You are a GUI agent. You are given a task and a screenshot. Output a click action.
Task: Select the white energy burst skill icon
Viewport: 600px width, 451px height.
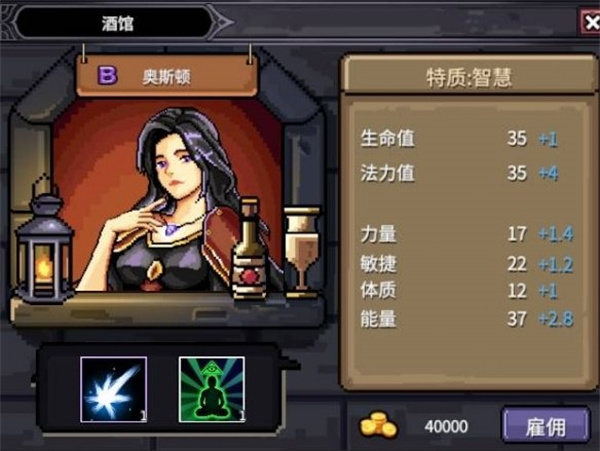tap(113, 390)
